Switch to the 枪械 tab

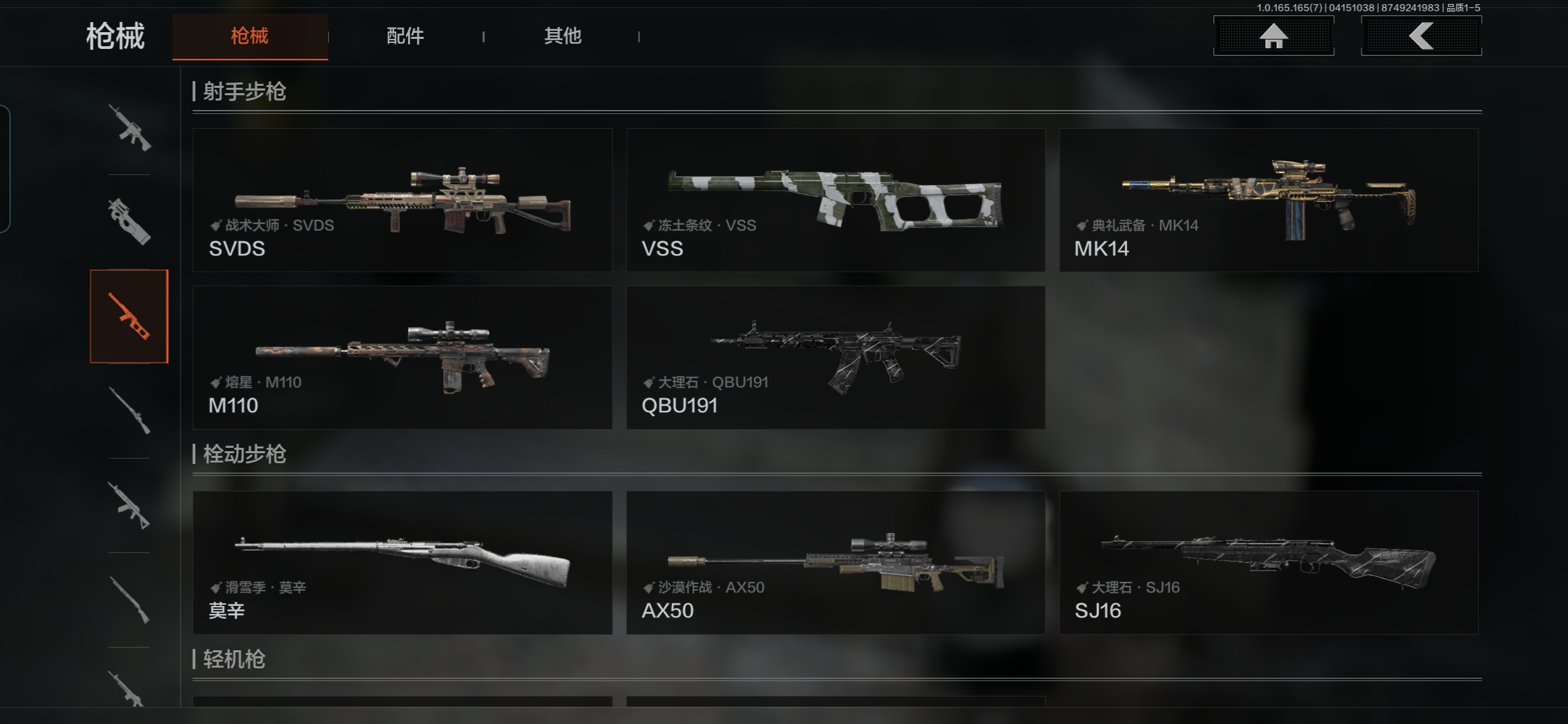pyautogui.click(x=250, y=36)
